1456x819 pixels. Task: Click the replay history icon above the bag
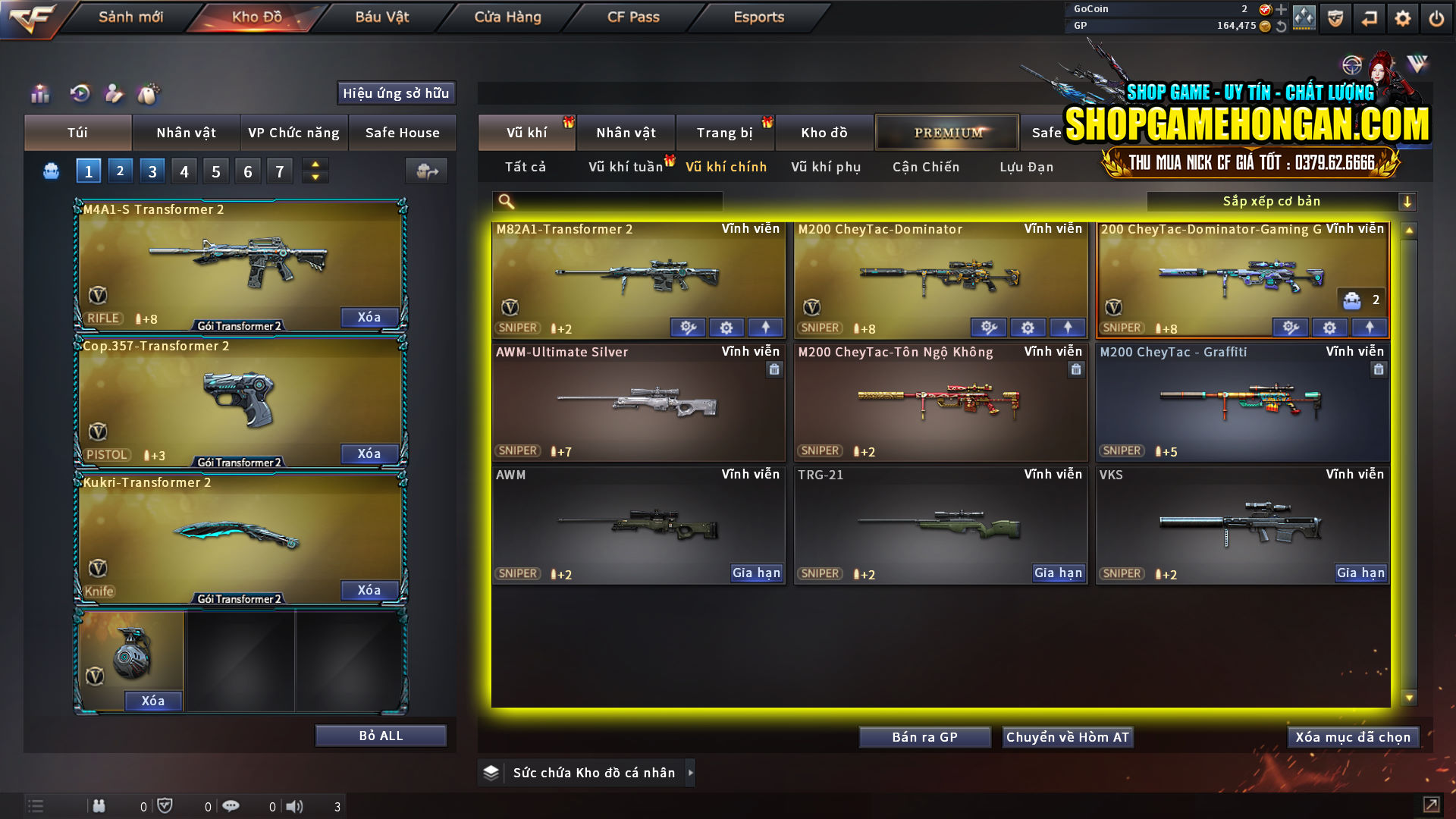click(79, 93)
